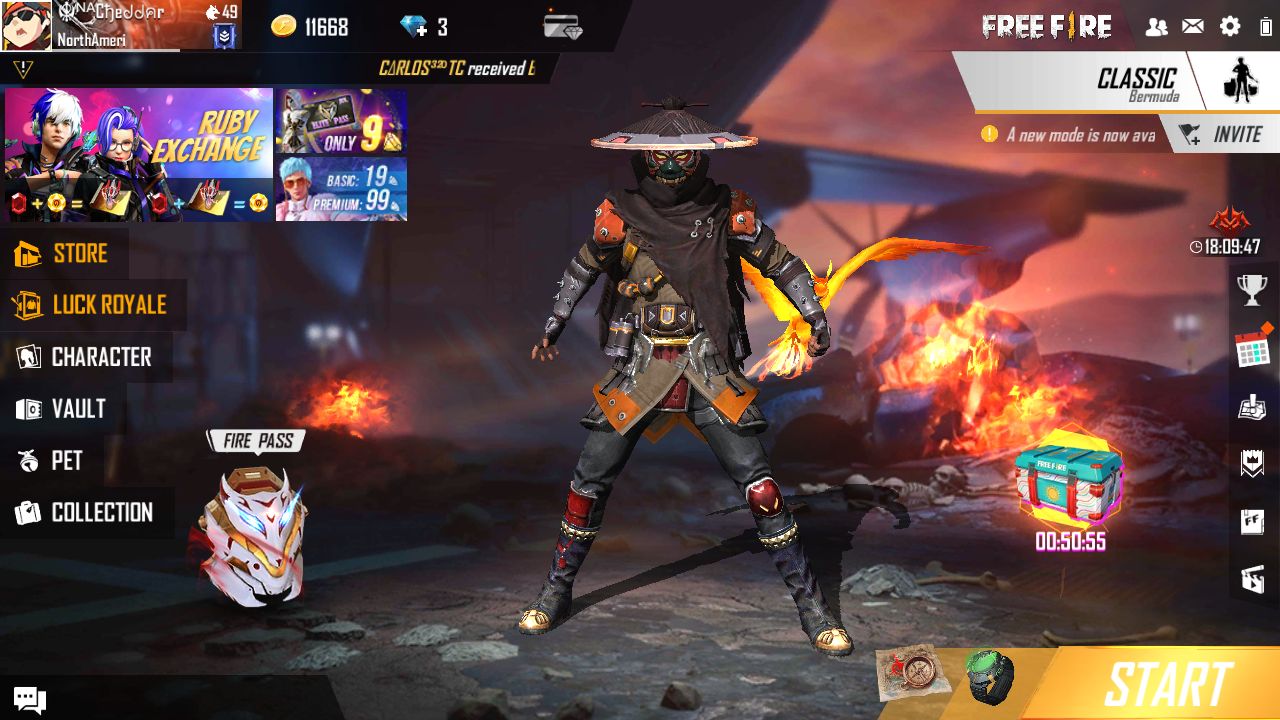The height and width of the screenshot is (720, 1280).
Task: View the leaderboard trophy icon
Action: (x=1251, y=293)
